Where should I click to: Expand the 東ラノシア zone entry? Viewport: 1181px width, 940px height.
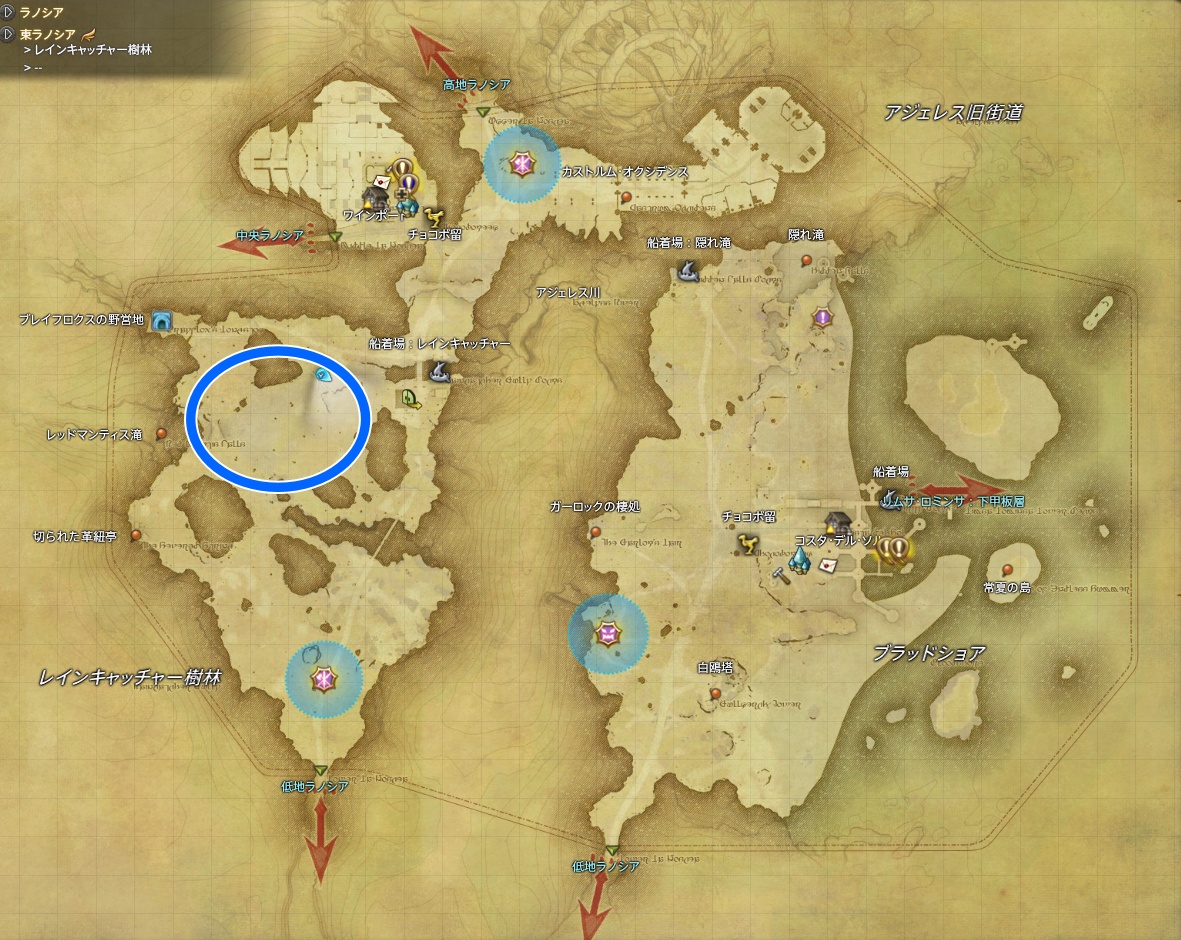pyautogui.click(x=9, y=34)
